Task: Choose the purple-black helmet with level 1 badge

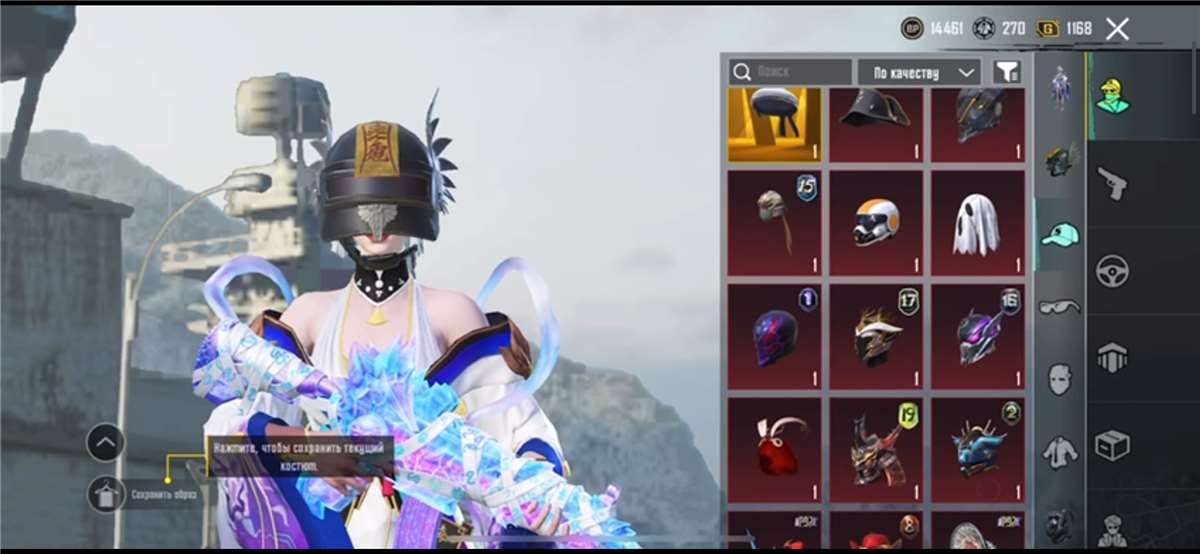Action: (774, 337)
